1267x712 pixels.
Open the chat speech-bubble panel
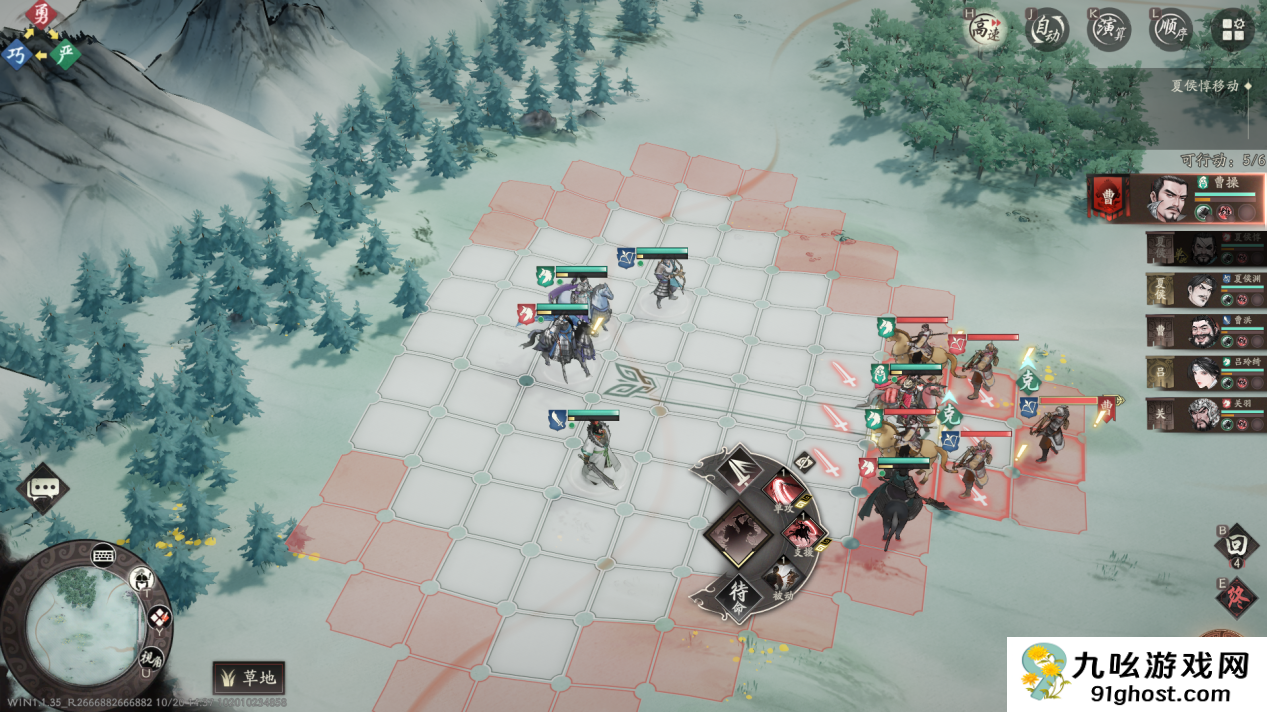click(43, 488)
